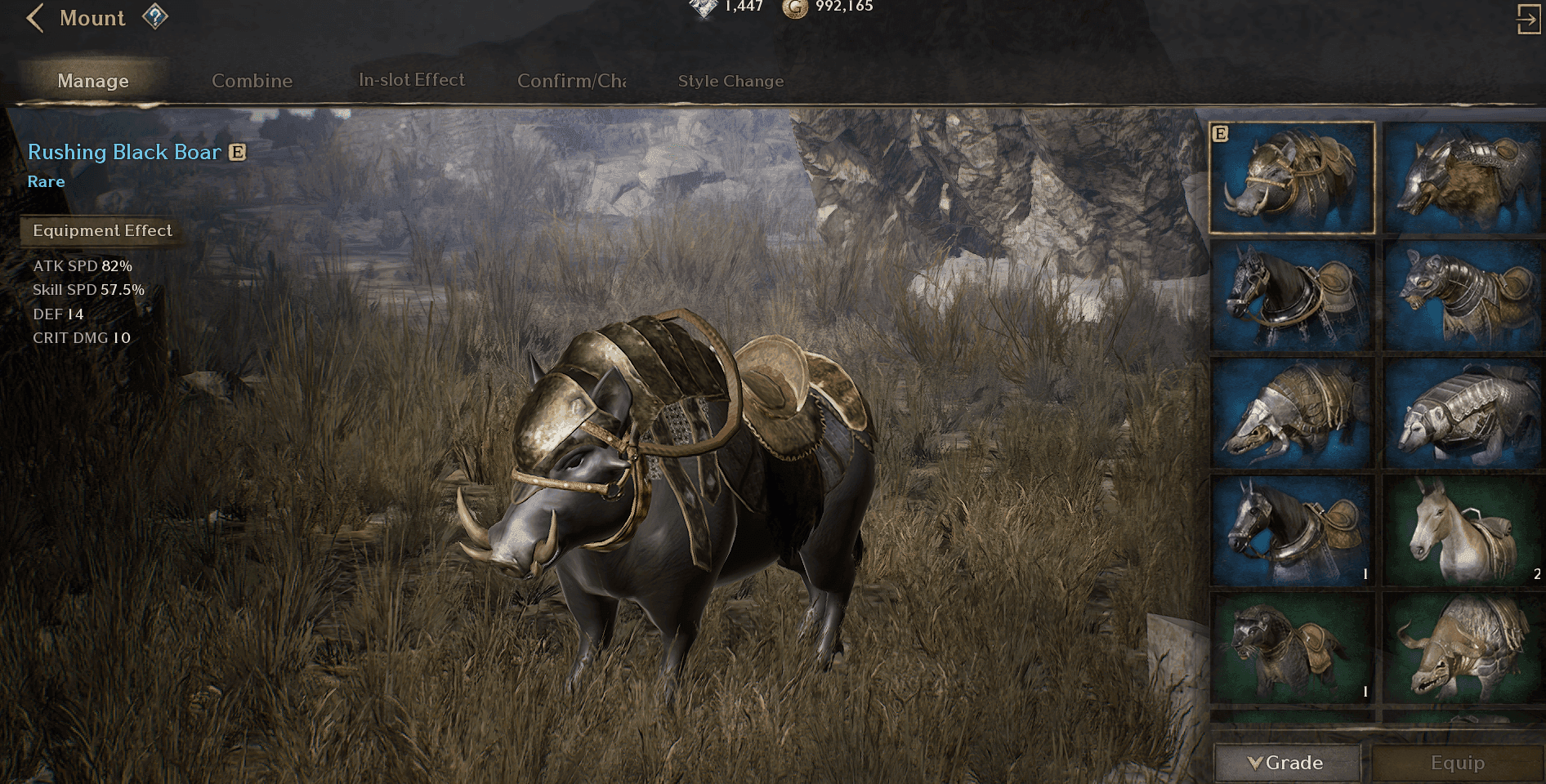Click the Equipment Effect label
Screen dimensions: 1546x784
click(101, 230)
